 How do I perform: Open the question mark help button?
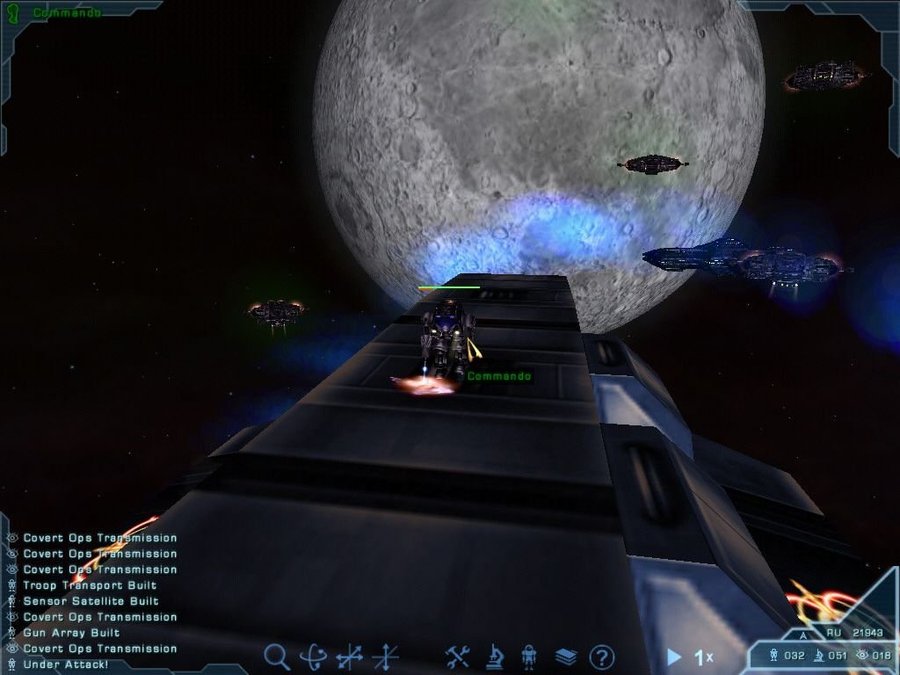[x=601, y=657]
